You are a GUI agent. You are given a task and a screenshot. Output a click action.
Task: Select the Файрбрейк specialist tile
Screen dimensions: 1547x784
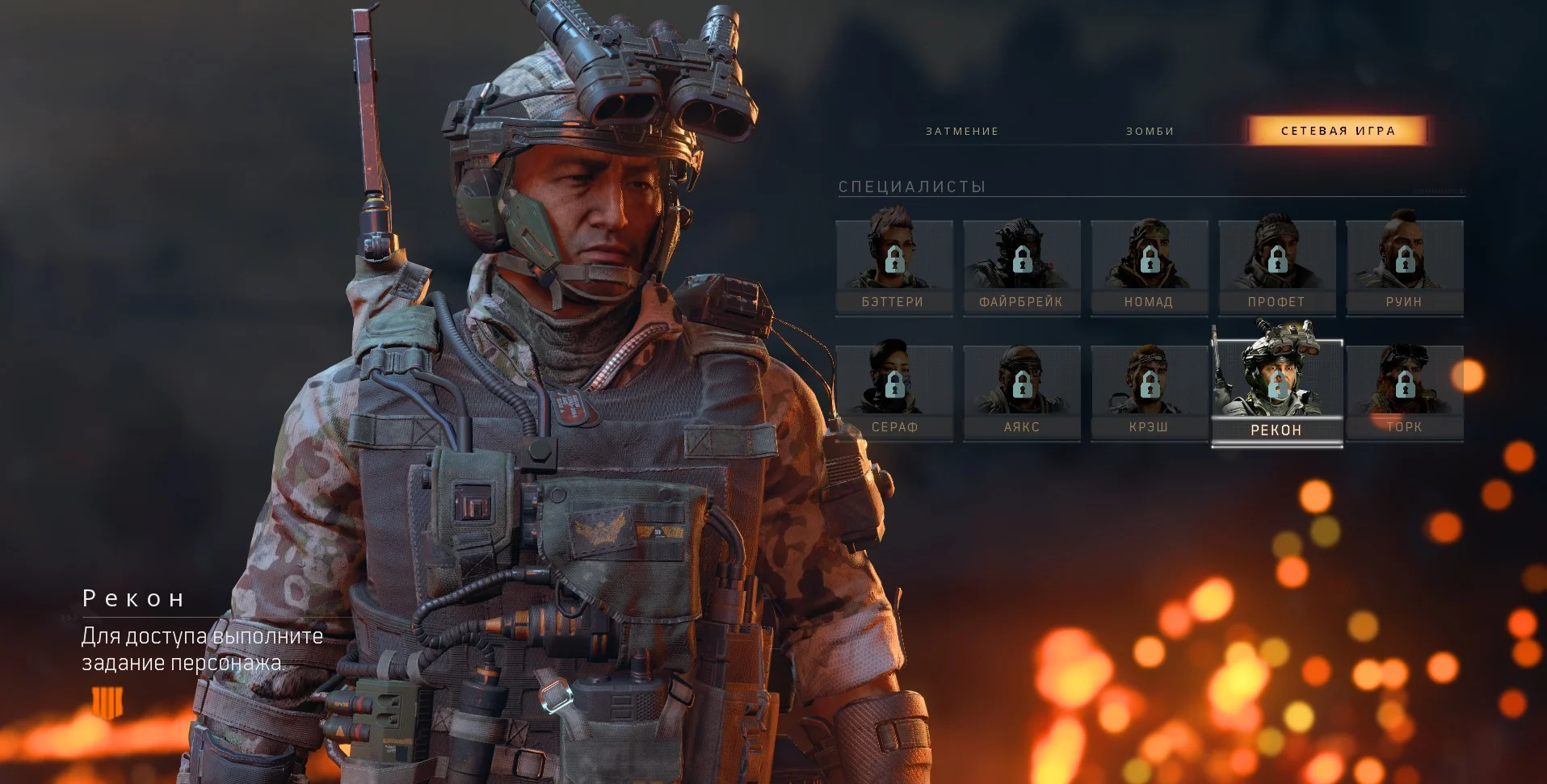(x=1021, y=266)
